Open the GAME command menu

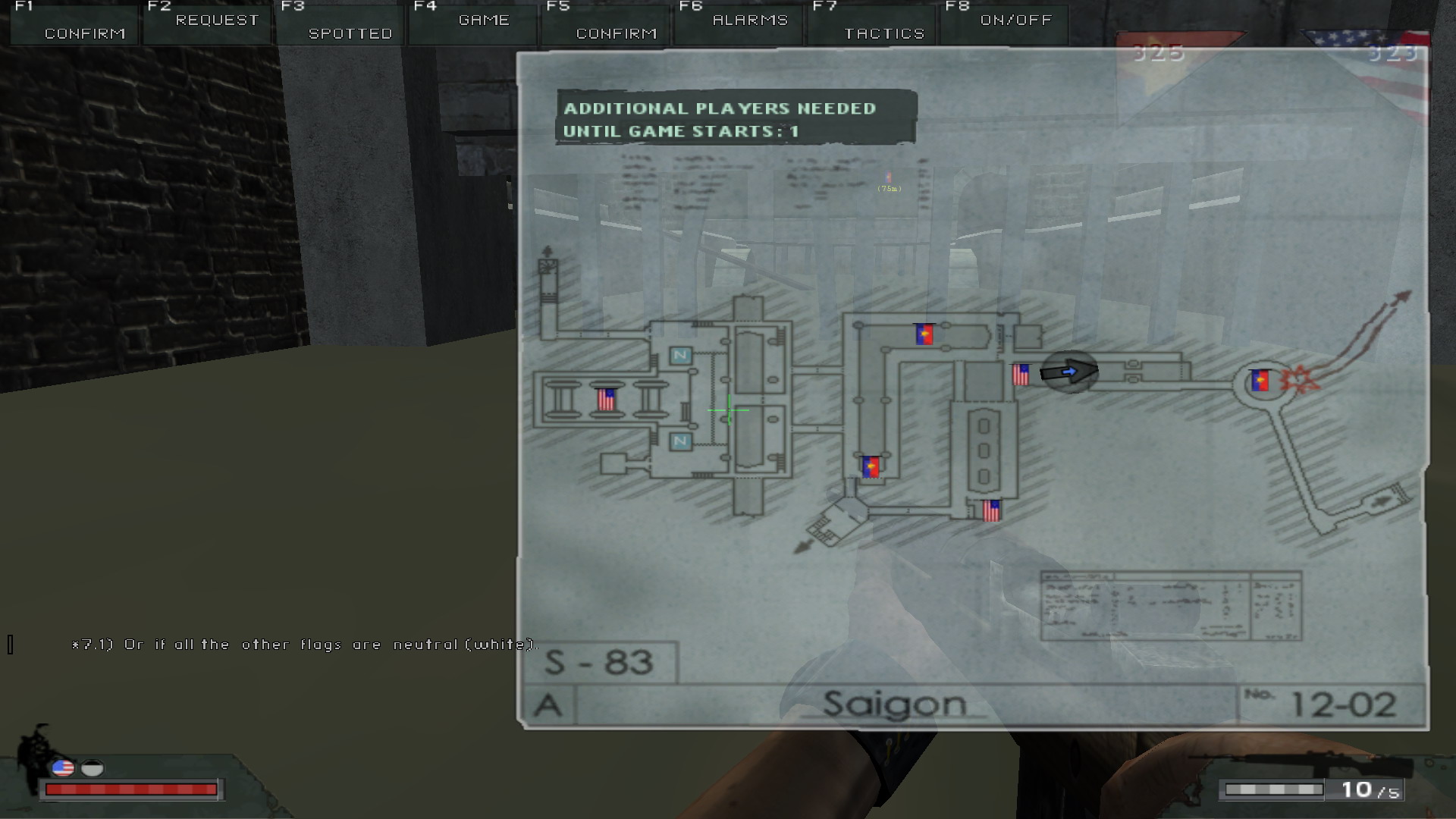point(473,21)
